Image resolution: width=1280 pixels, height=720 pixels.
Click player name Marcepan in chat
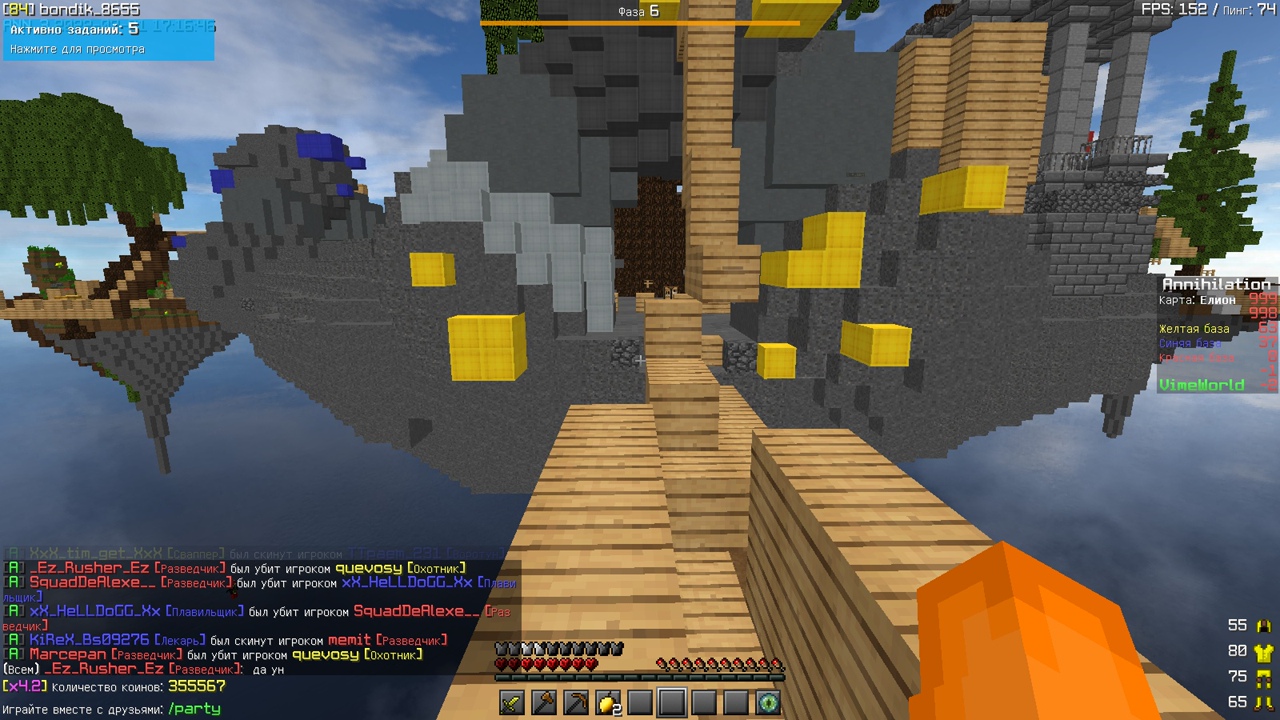click(68, 655)
